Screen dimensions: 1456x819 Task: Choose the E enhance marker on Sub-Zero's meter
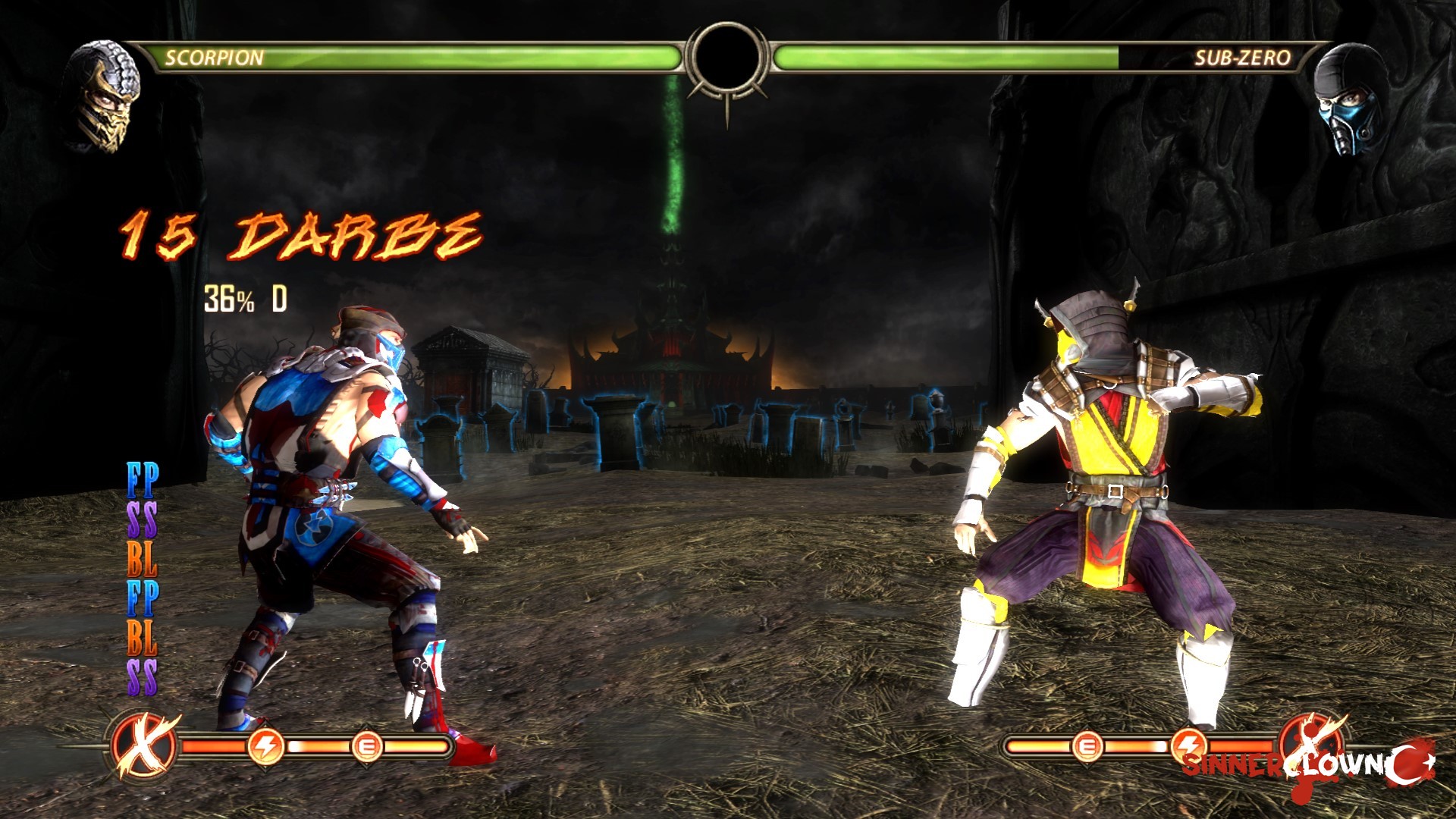point(1086,746)
